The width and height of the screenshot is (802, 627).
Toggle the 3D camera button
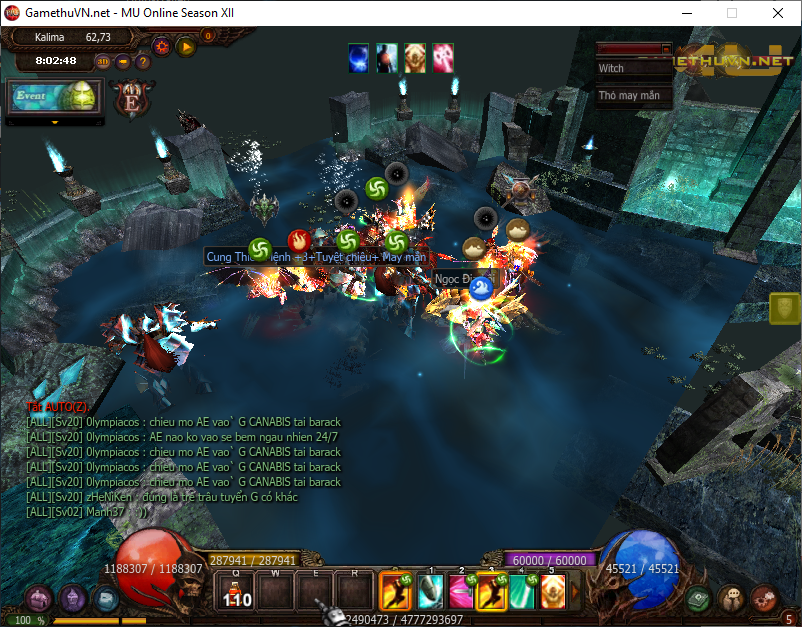pyautogui.click(x=103, y=61)
